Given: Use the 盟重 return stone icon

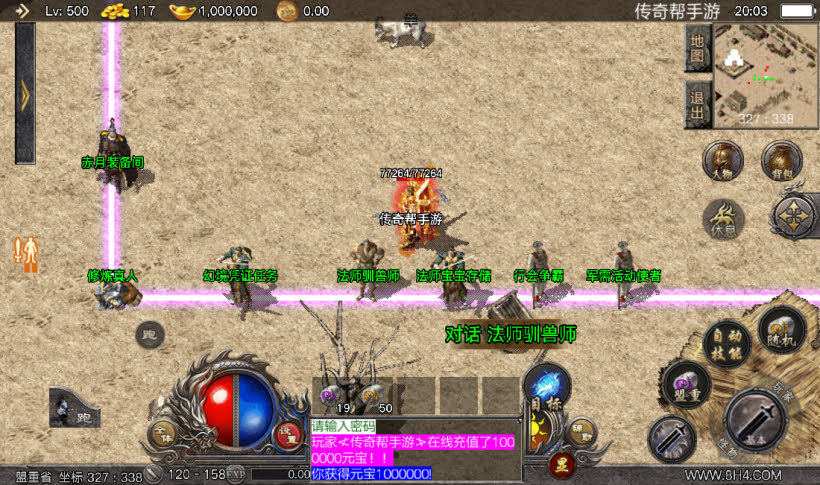Looking at the screenshot, I should pyautogui.click(x=685, y=385).
